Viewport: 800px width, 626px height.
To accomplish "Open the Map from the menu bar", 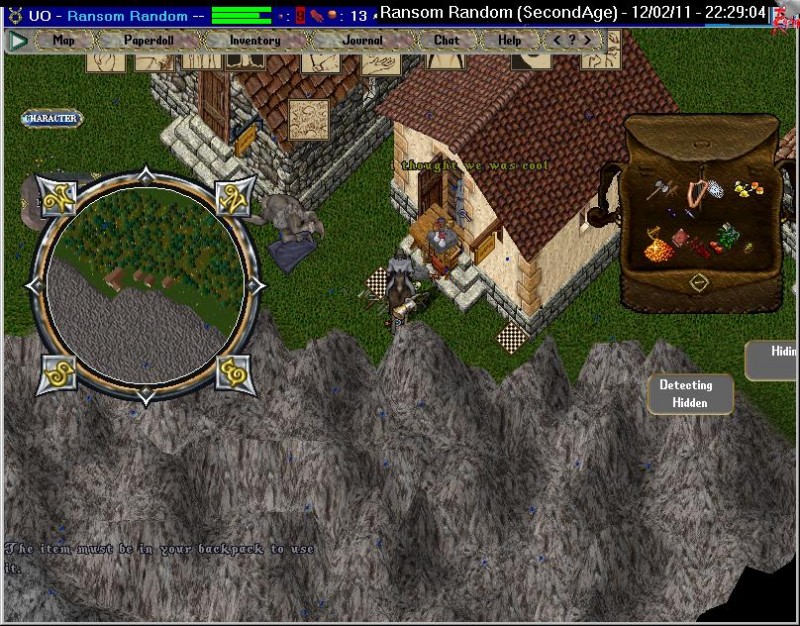I will coord(64,41).
